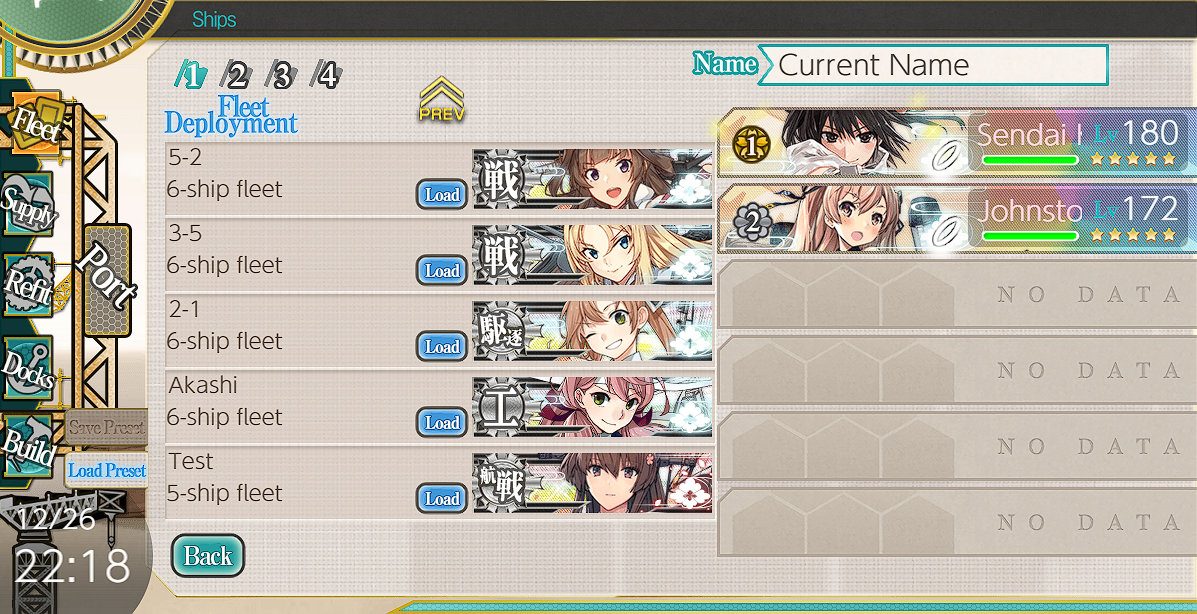The width and height of the screenshot is (1197, 614).
Task: Click the Load Preset button
Action: coord(107,470)
